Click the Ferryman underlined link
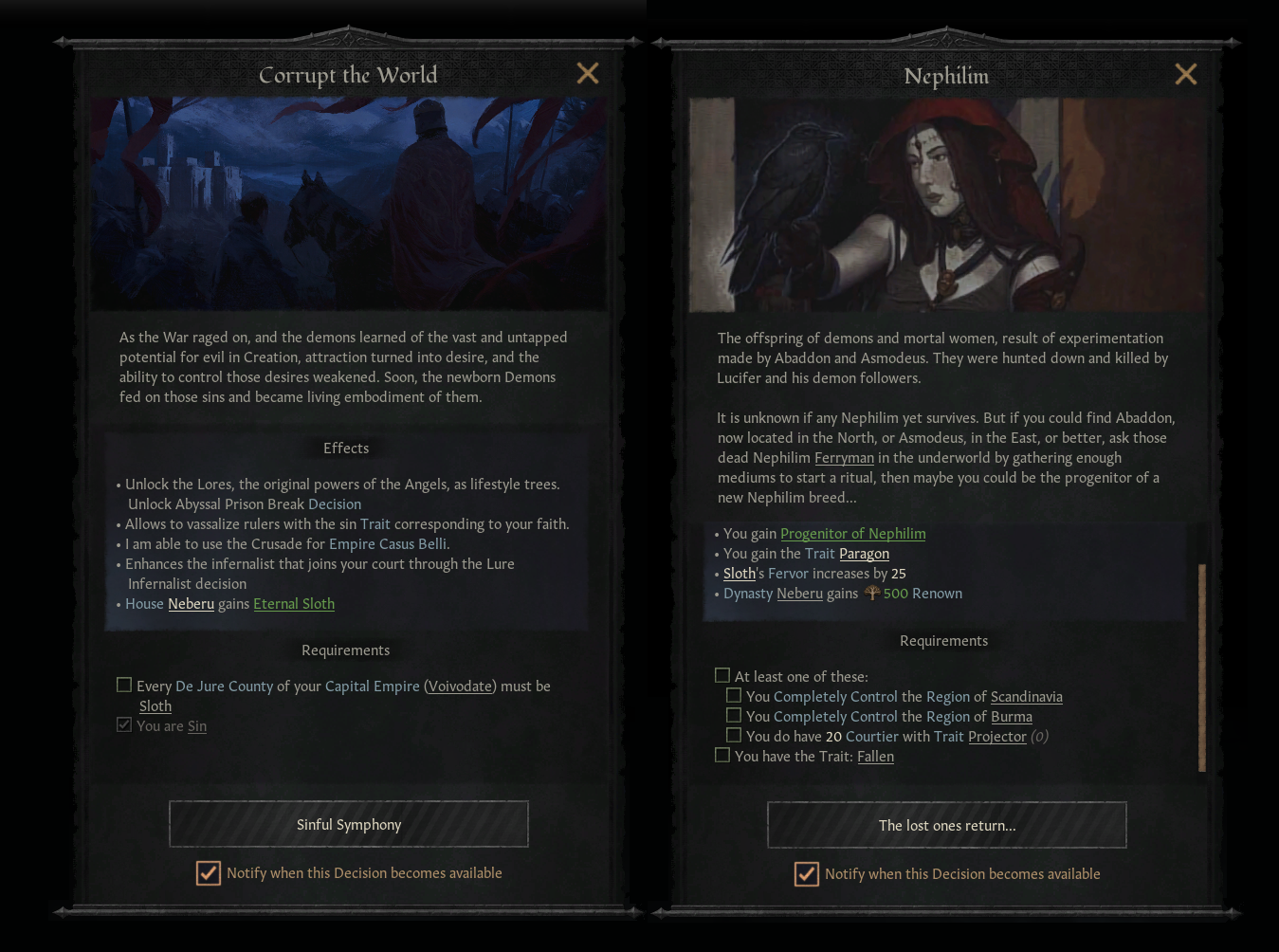Viewport: 1279px width, 952px height. [847, 457]
